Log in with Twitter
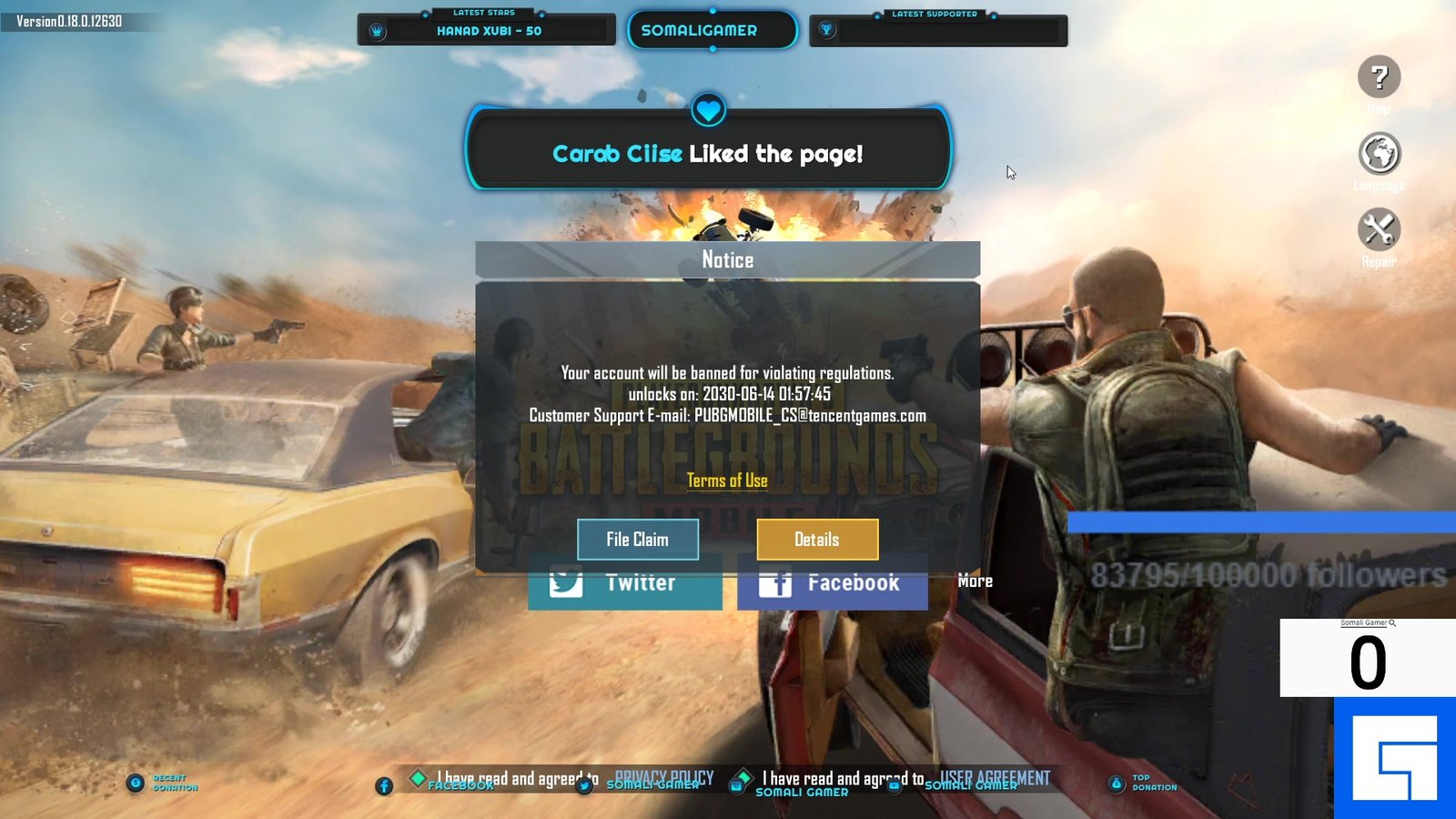 click(624, 584)
